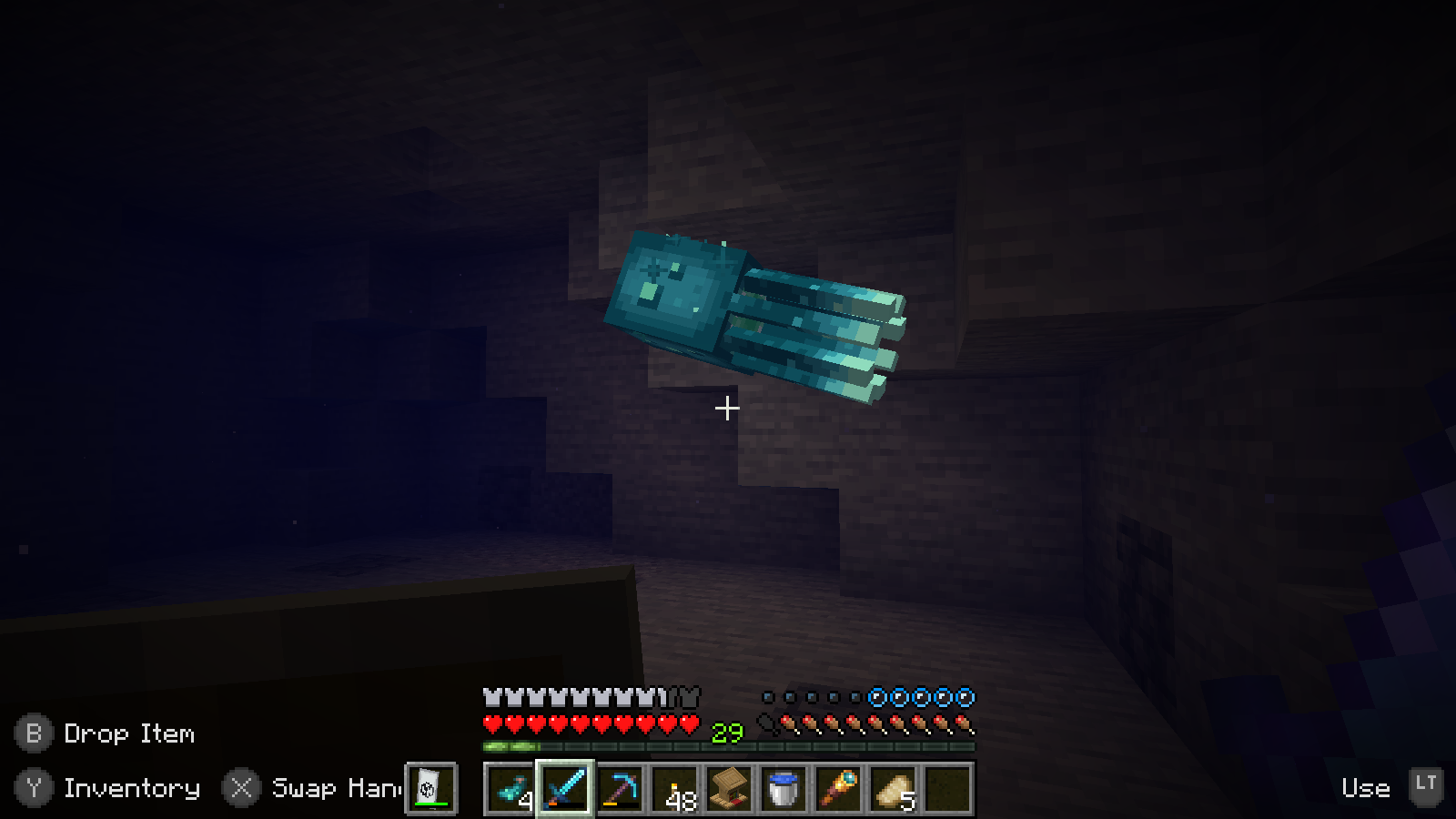Select the leather stack of 5

point(893,789)
